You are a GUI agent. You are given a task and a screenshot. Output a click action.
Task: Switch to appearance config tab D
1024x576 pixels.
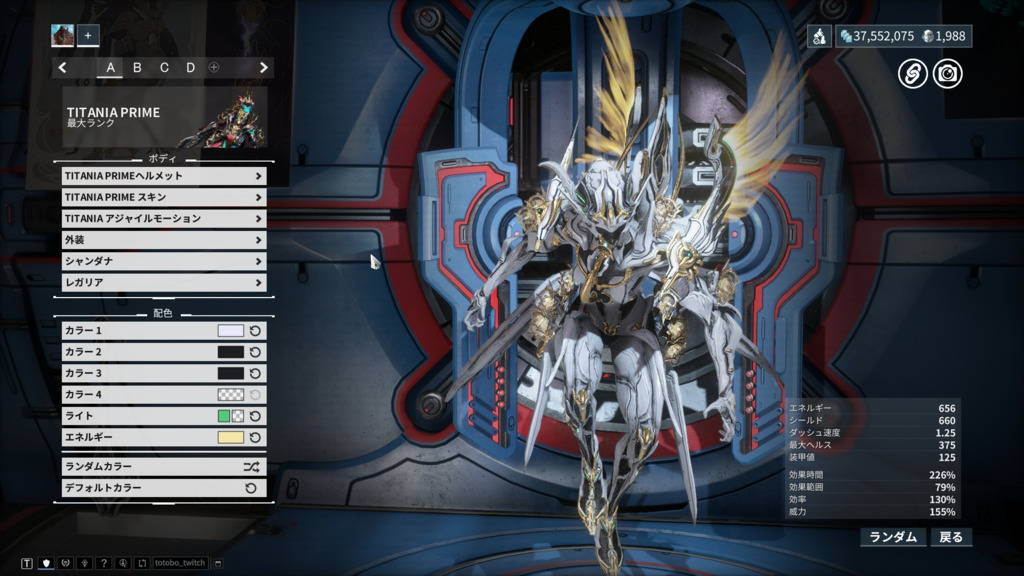pyautogui.click(x=191, y=68)
